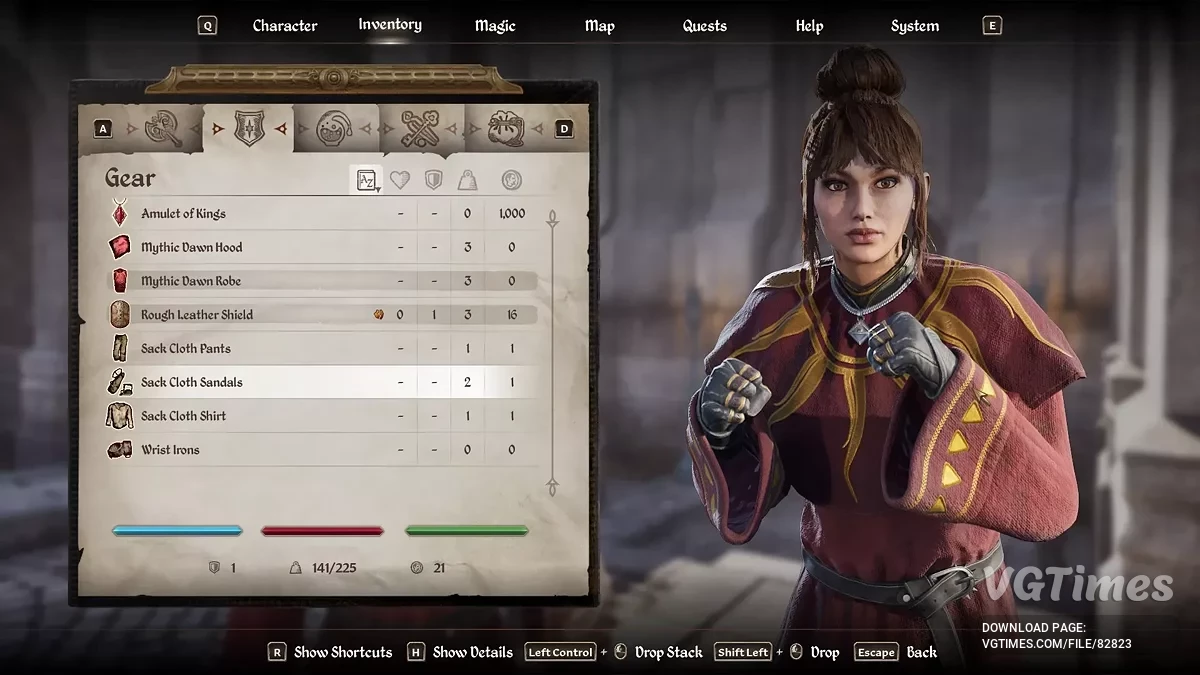Pick the Rough Leather Shield row
Screen dimensions: 1200x675
point(197,315)
